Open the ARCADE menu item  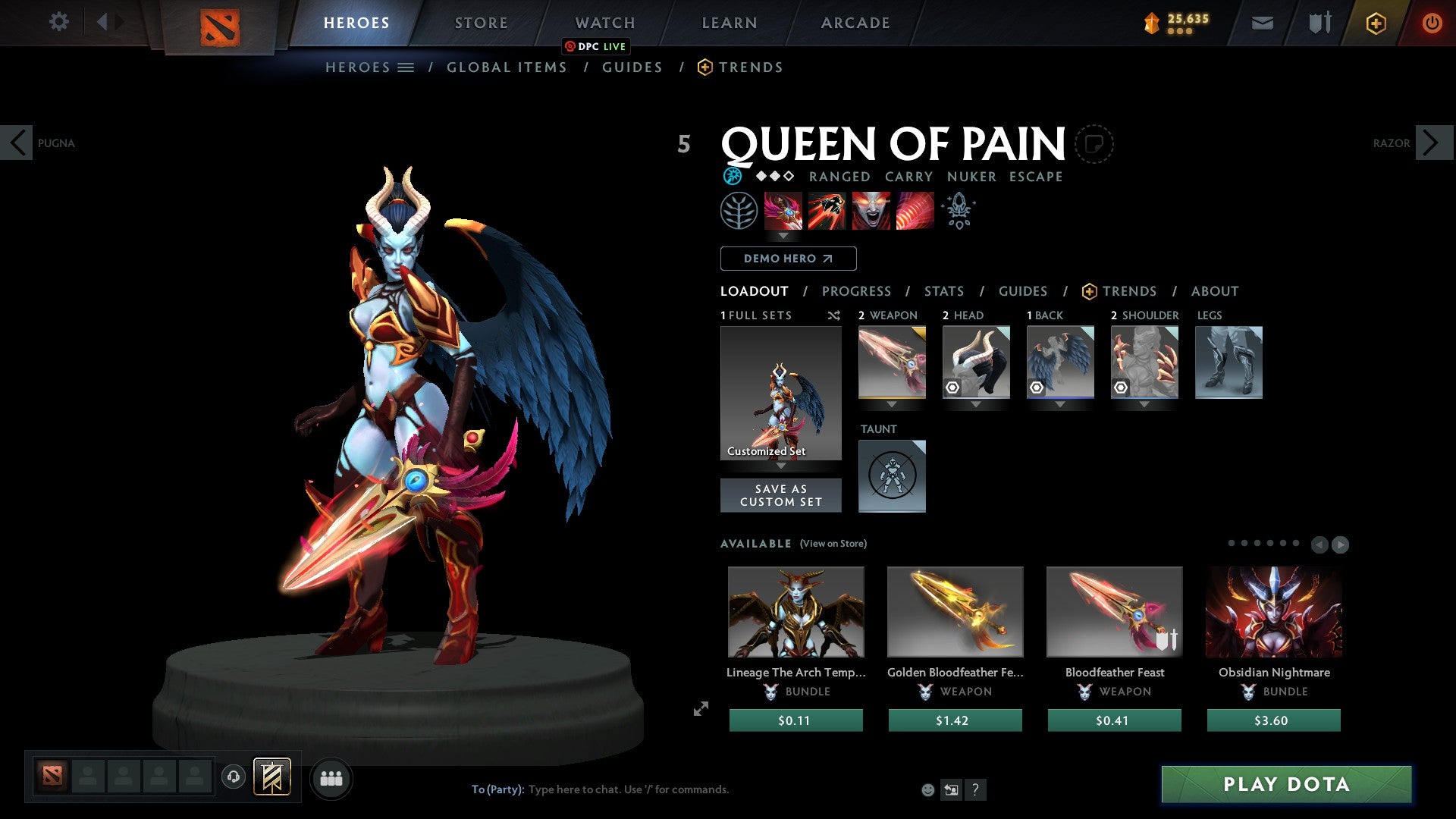[855, 22]
